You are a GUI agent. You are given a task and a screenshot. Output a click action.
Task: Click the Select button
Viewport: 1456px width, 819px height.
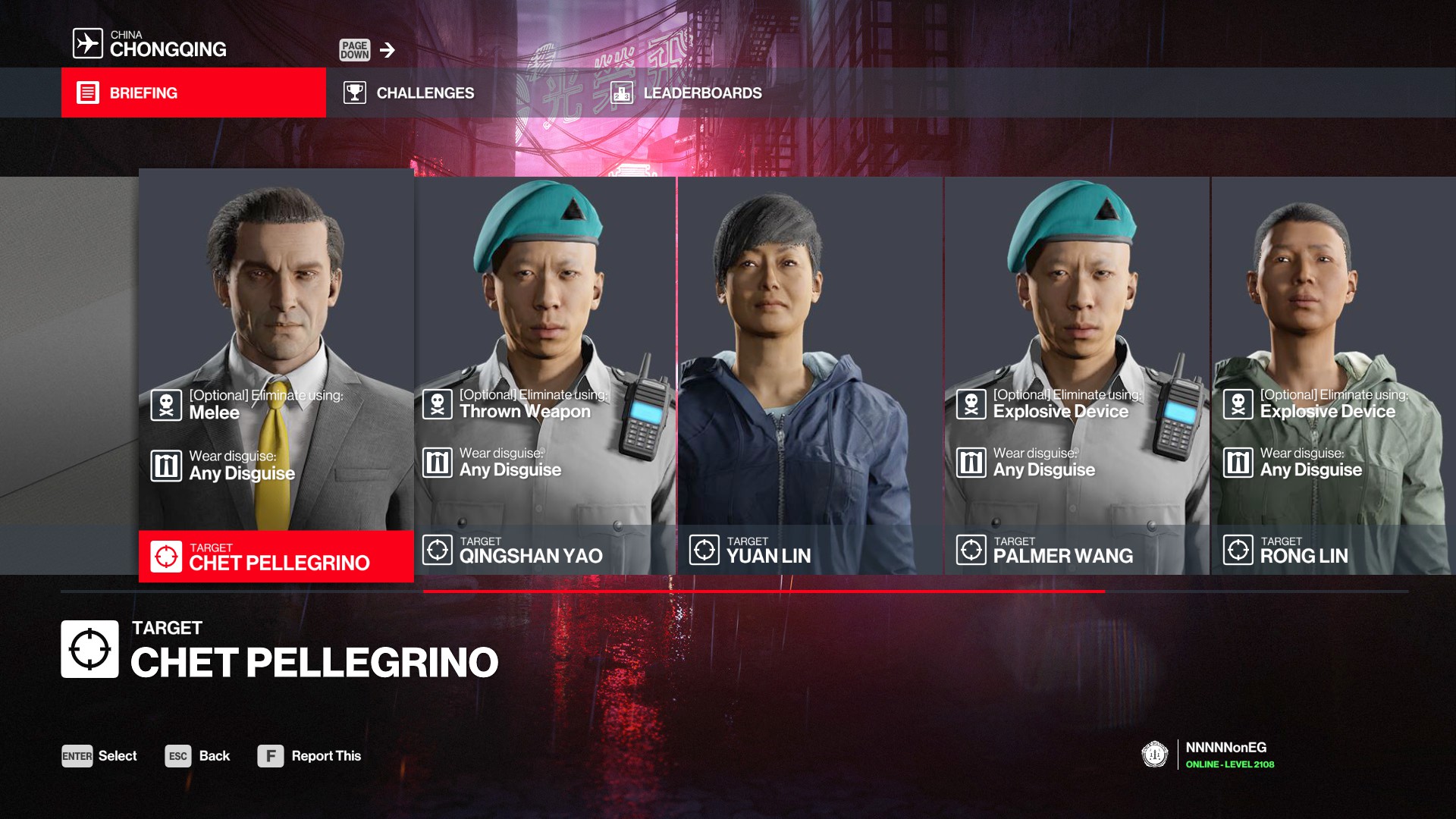click(x=99, y=756)
